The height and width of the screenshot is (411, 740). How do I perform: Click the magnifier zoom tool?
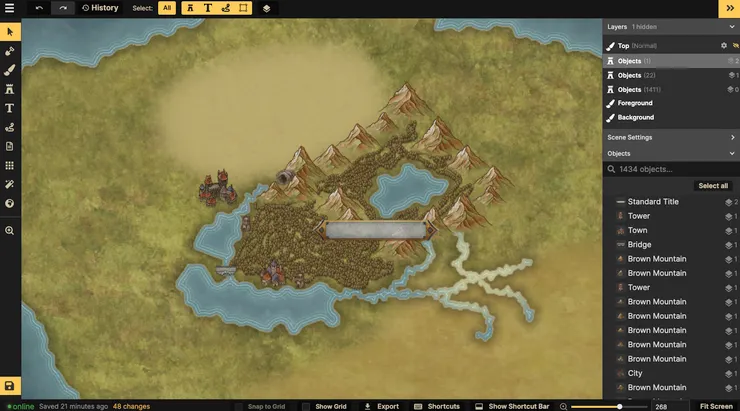tap(10, 230)
